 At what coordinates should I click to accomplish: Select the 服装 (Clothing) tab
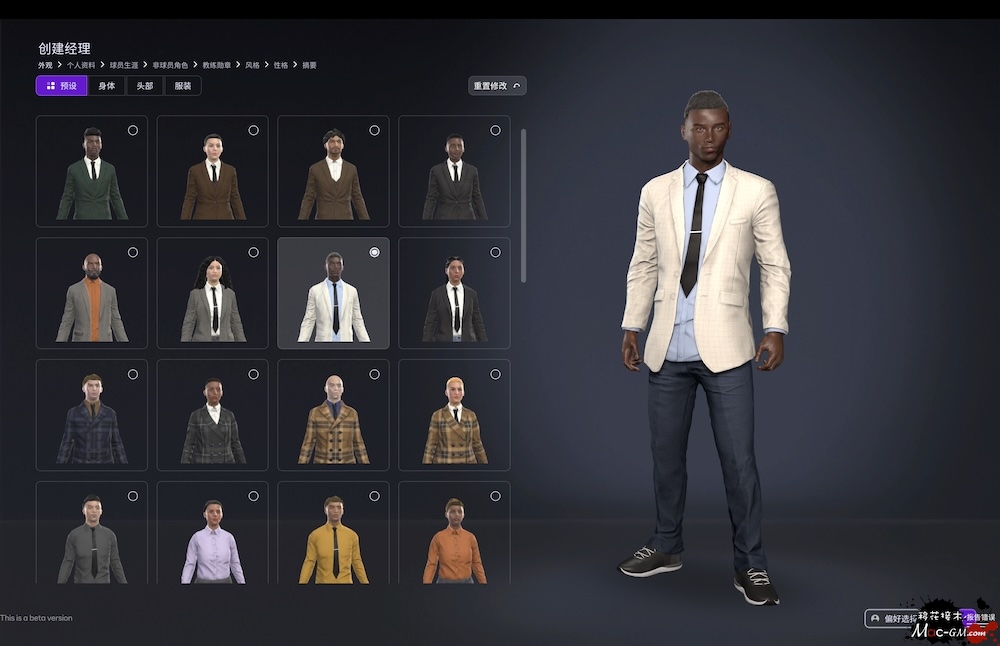pyautogui.click(x=183, y=86)
